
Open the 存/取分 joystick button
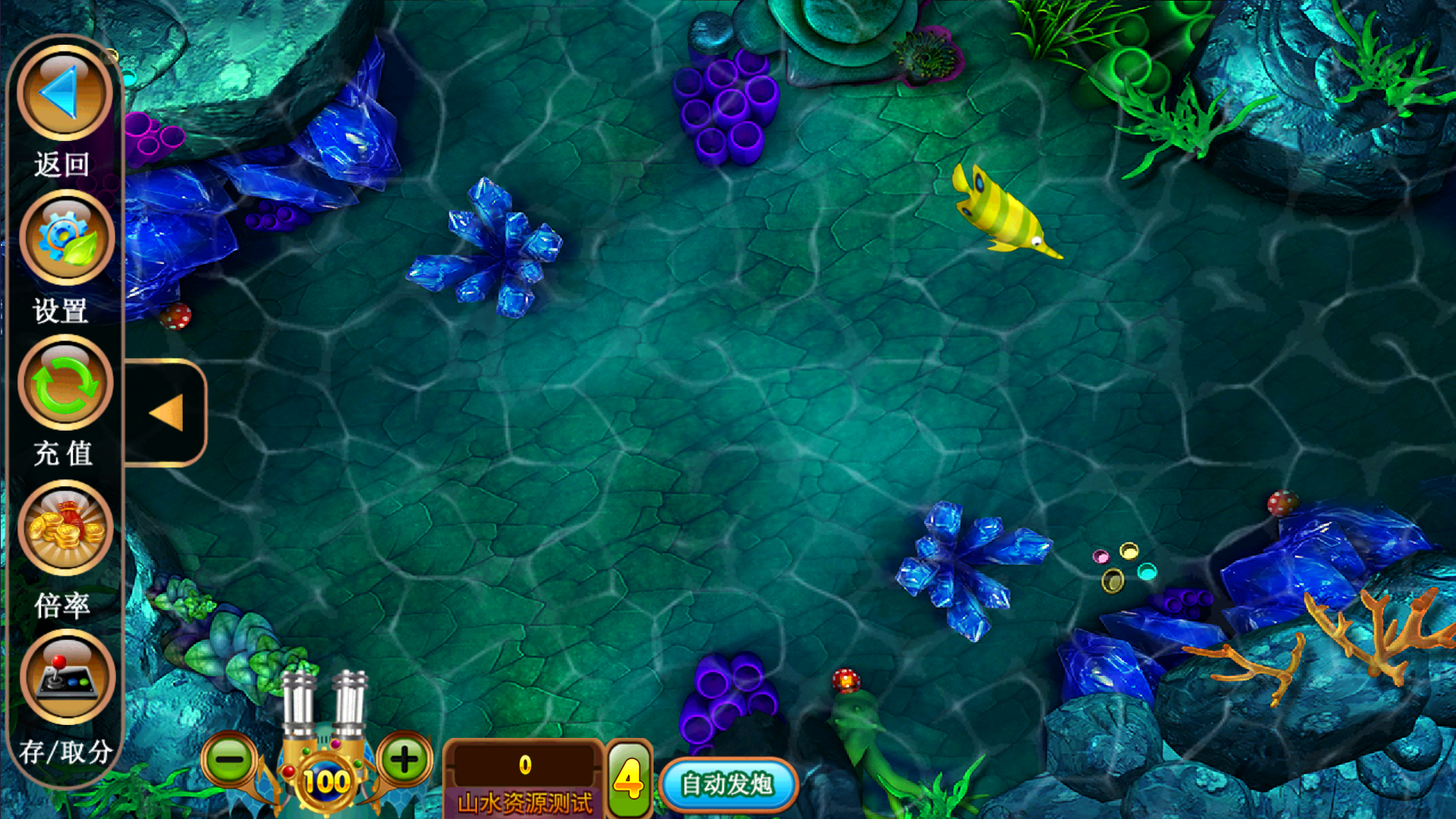[67, 676]
